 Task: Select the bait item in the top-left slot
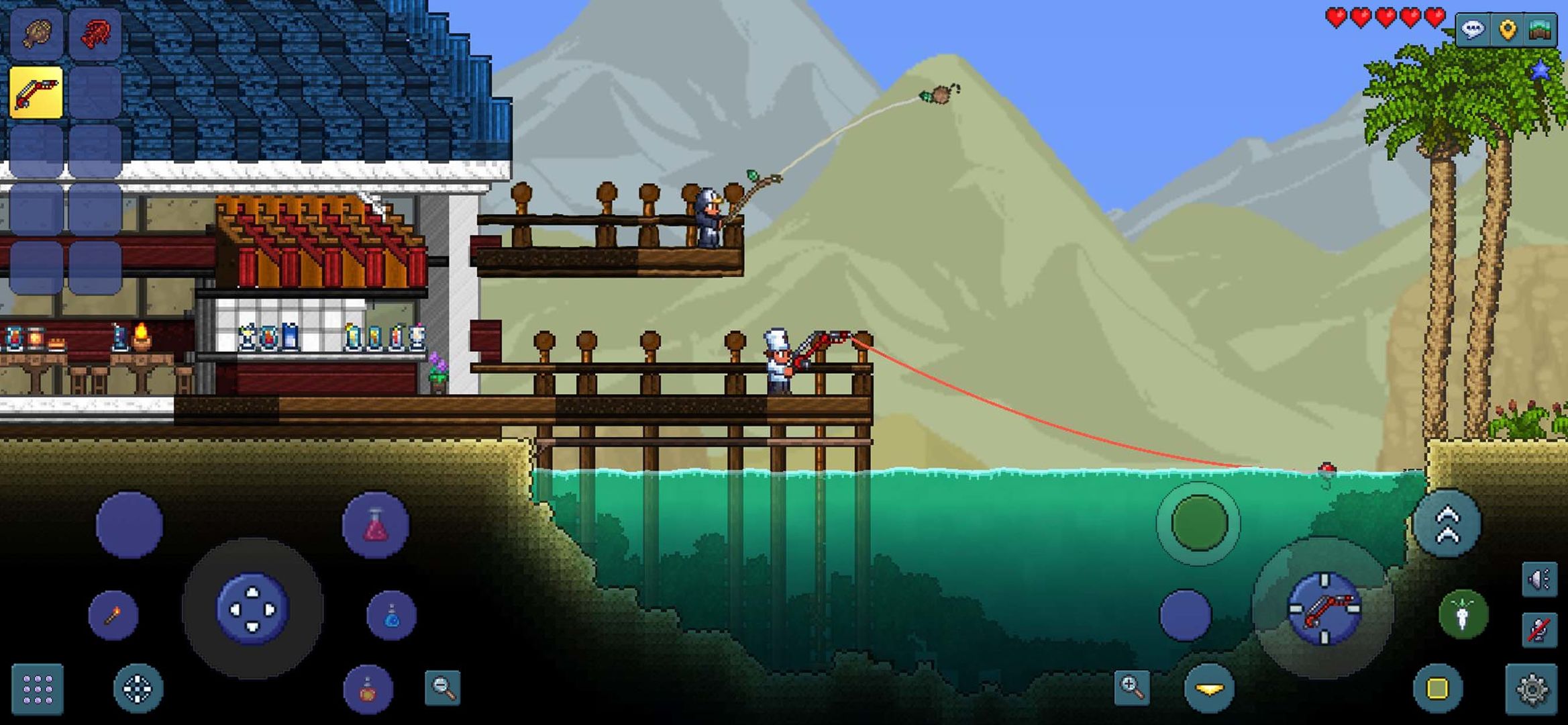[x=35, y=32]
